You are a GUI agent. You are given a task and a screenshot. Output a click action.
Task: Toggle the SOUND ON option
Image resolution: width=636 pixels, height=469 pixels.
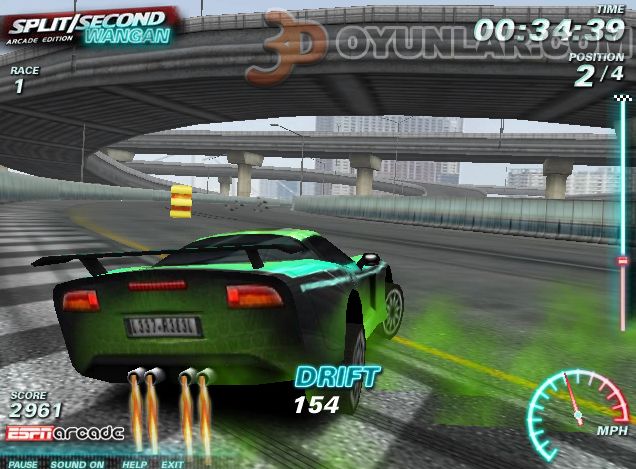click(77, 464)
